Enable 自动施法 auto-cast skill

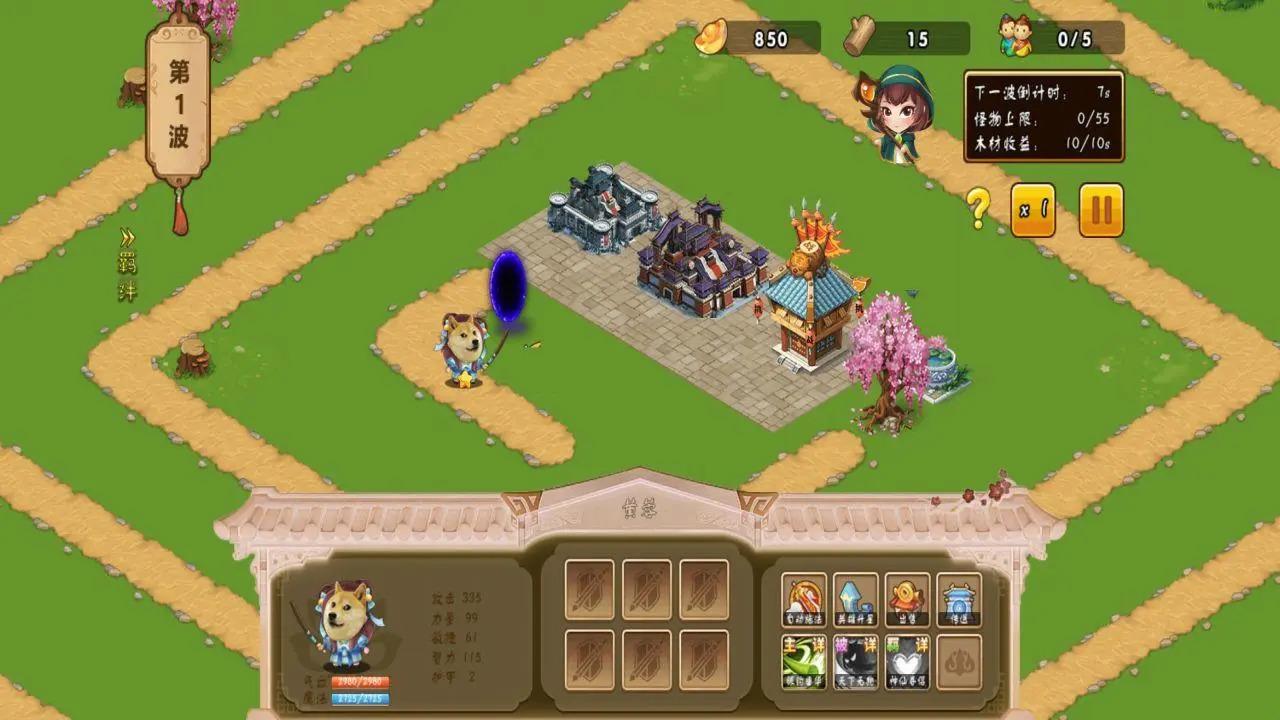(804, 600)
